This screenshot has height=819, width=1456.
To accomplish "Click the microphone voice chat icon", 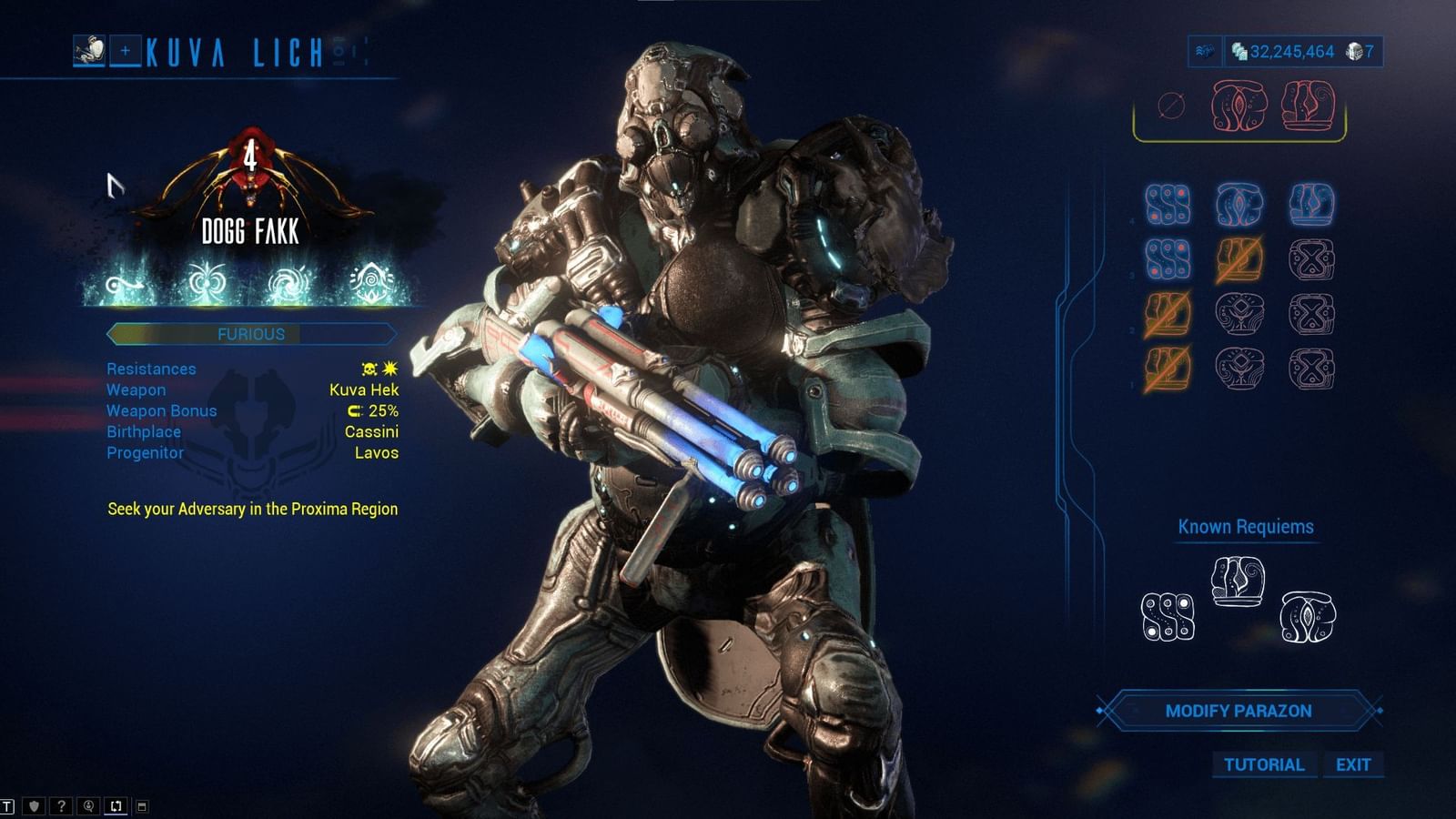I will click(x=88, y=805).
